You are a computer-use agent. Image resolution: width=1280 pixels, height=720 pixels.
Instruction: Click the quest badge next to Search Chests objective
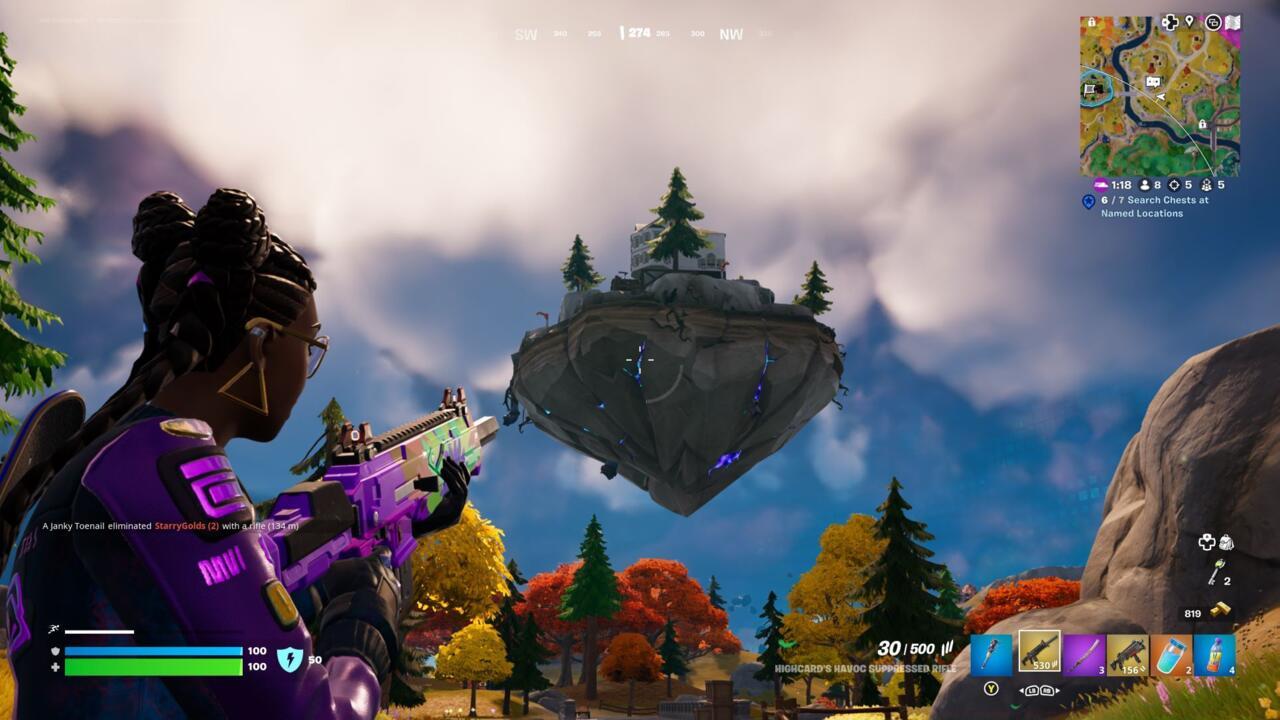coord(1089,201)
